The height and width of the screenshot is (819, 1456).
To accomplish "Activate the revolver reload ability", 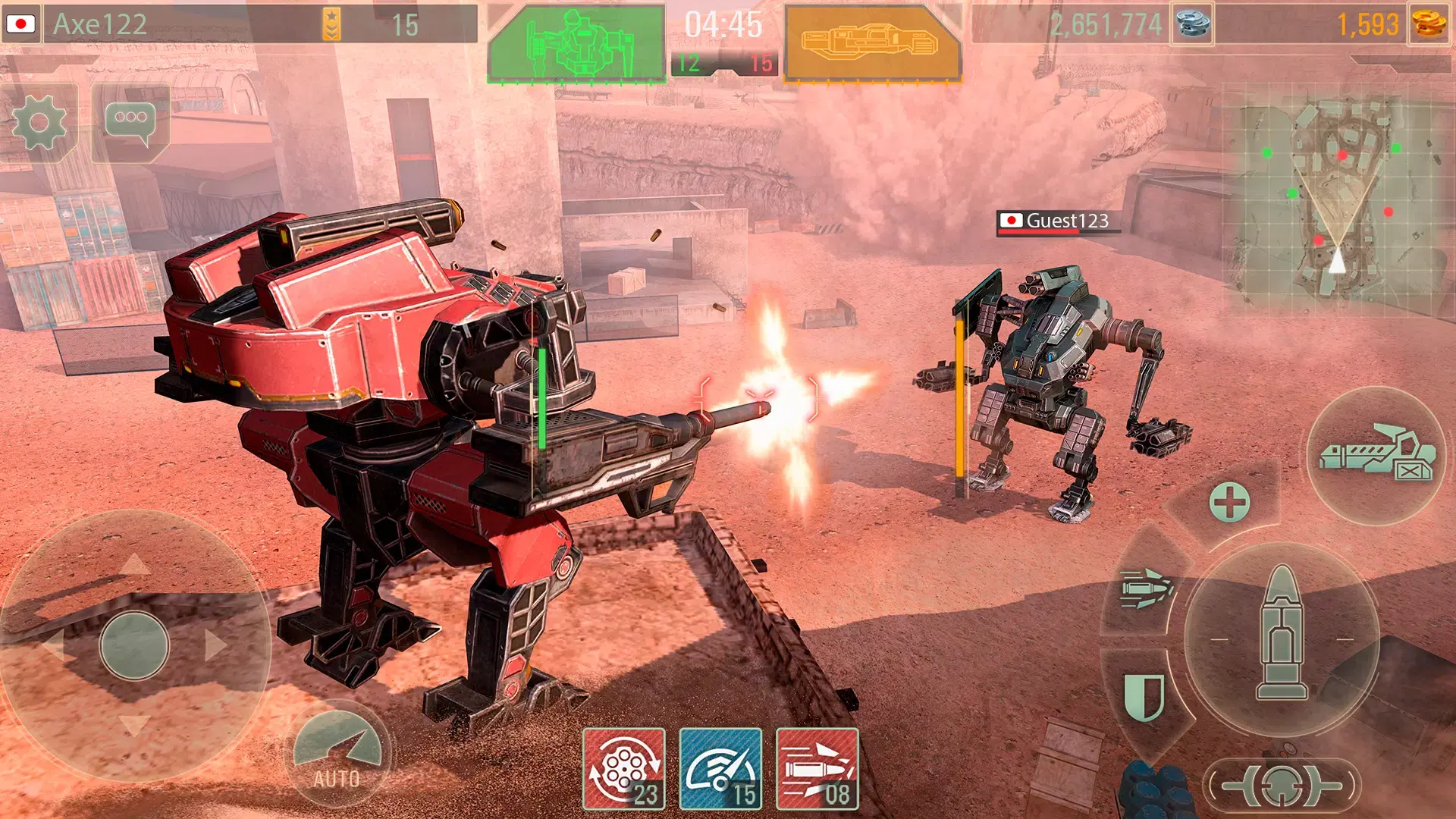I will pos(623,769).
